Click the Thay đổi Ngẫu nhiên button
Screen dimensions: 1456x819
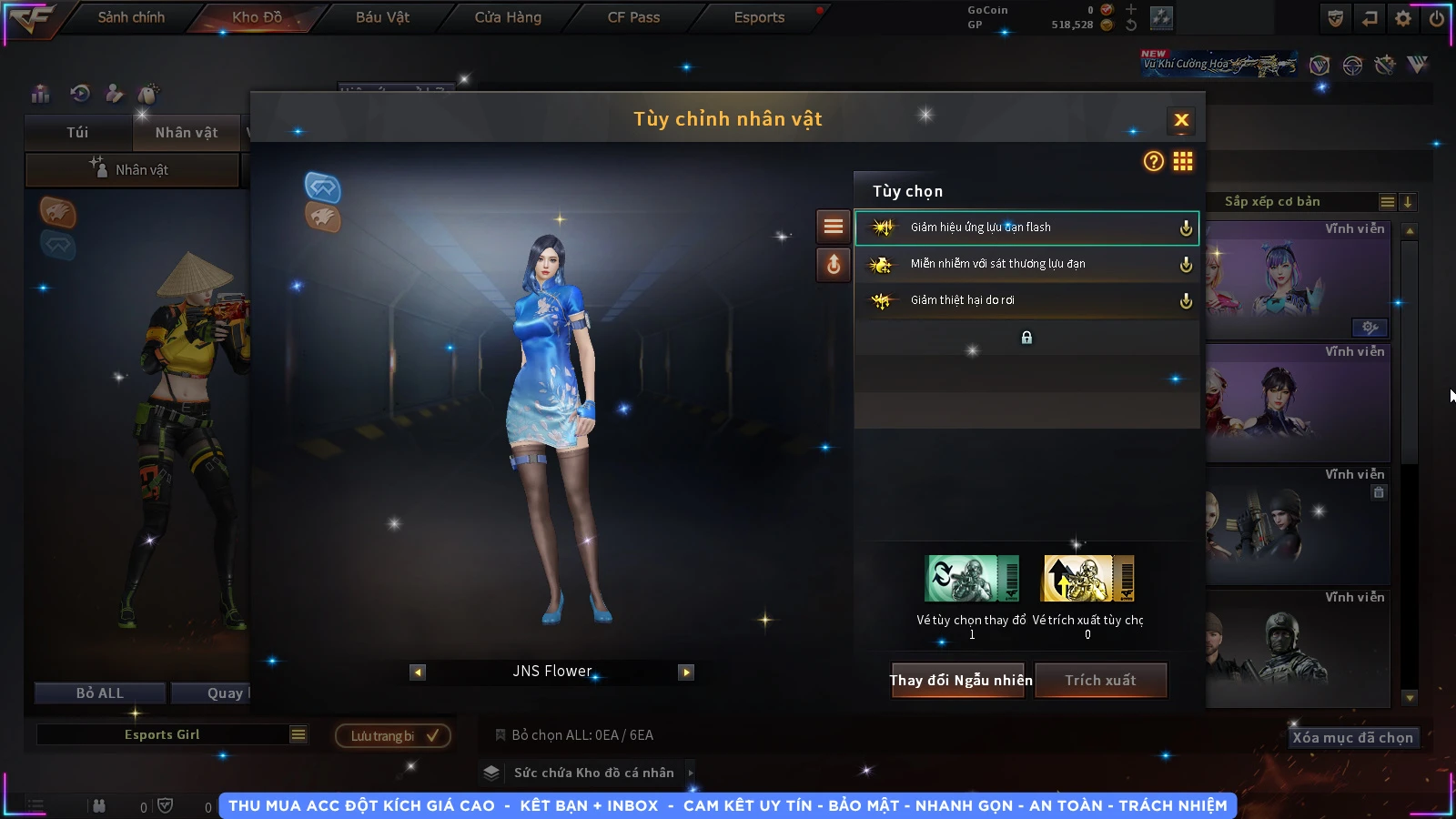pos(960,681)
